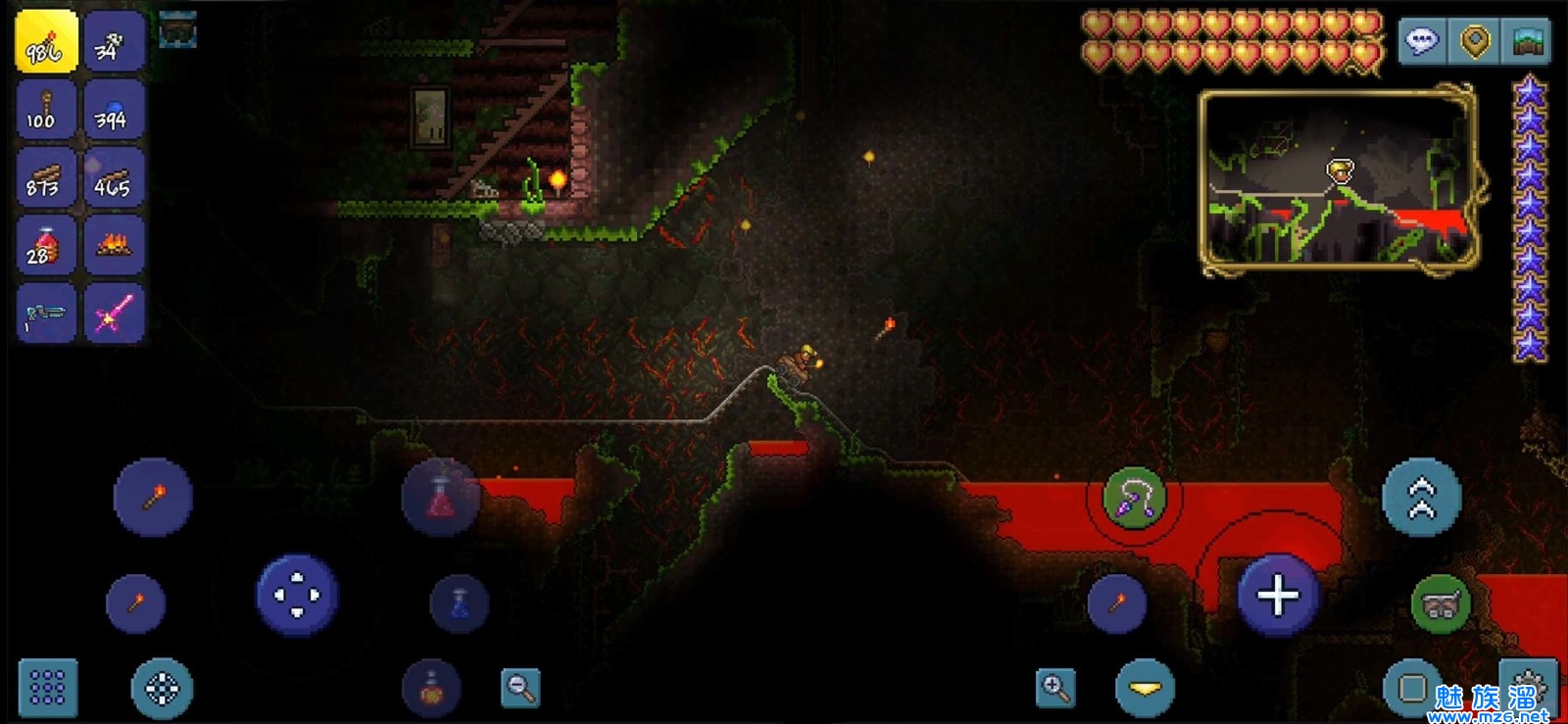This screenshot has height=724, width=1568.
Task: Tap the minecart mount button
Action: (1440, 603)
